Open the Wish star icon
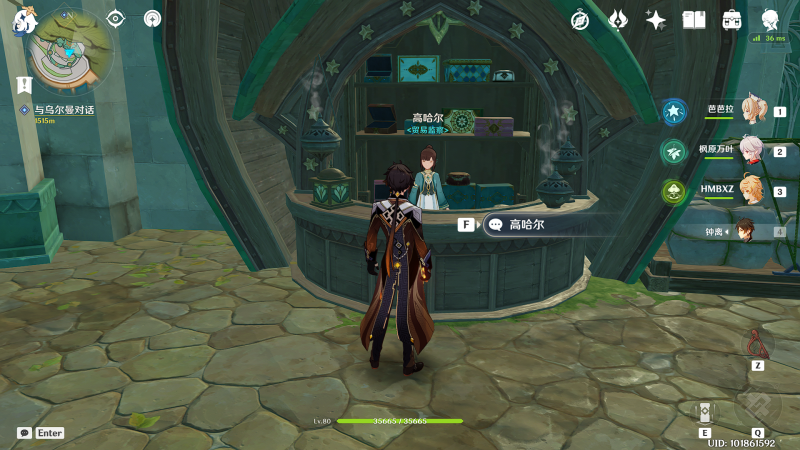The image size is (800, 450). point(656,20)
